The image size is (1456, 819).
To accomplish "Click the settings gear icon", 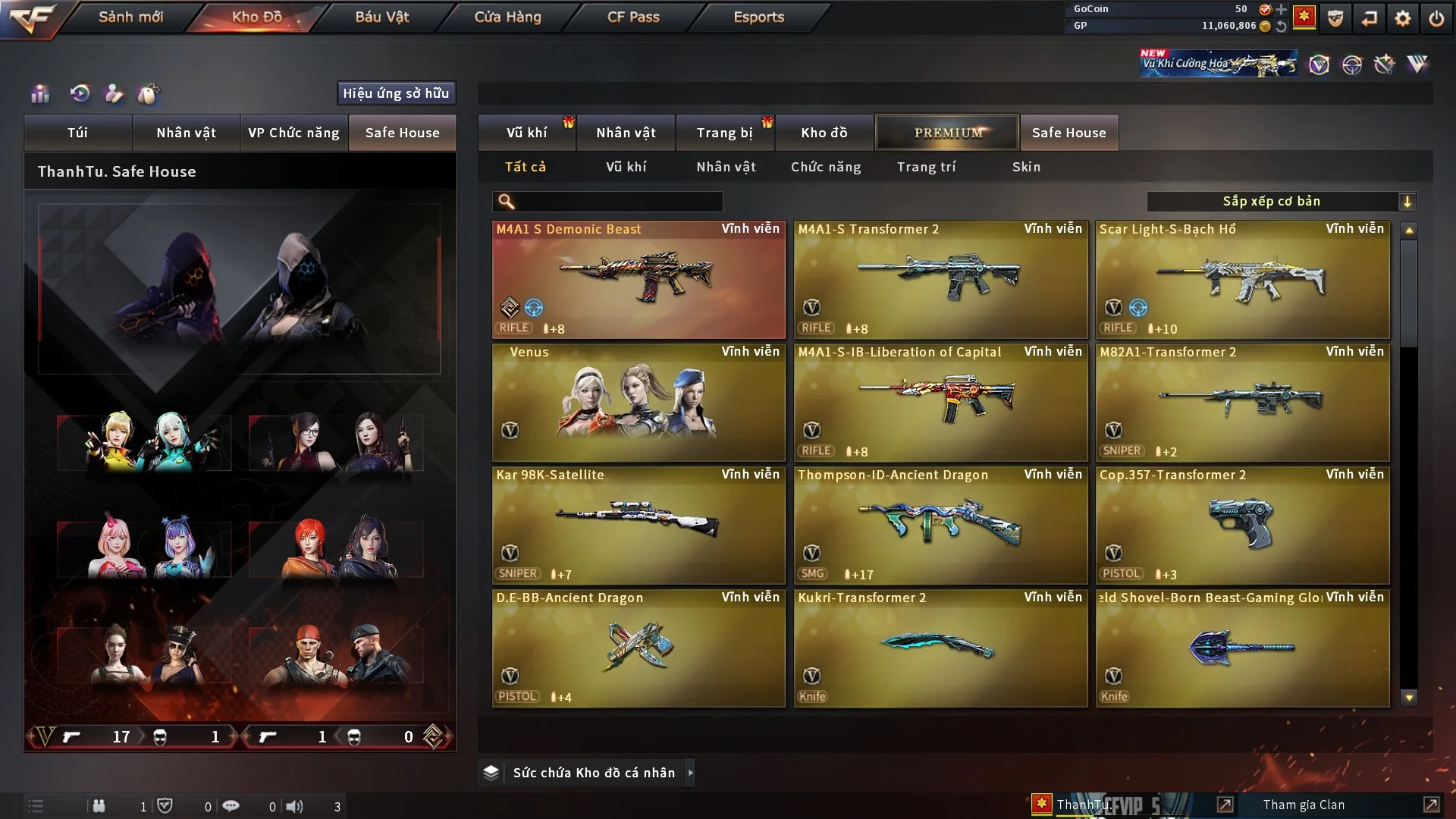I will 1403,18.
